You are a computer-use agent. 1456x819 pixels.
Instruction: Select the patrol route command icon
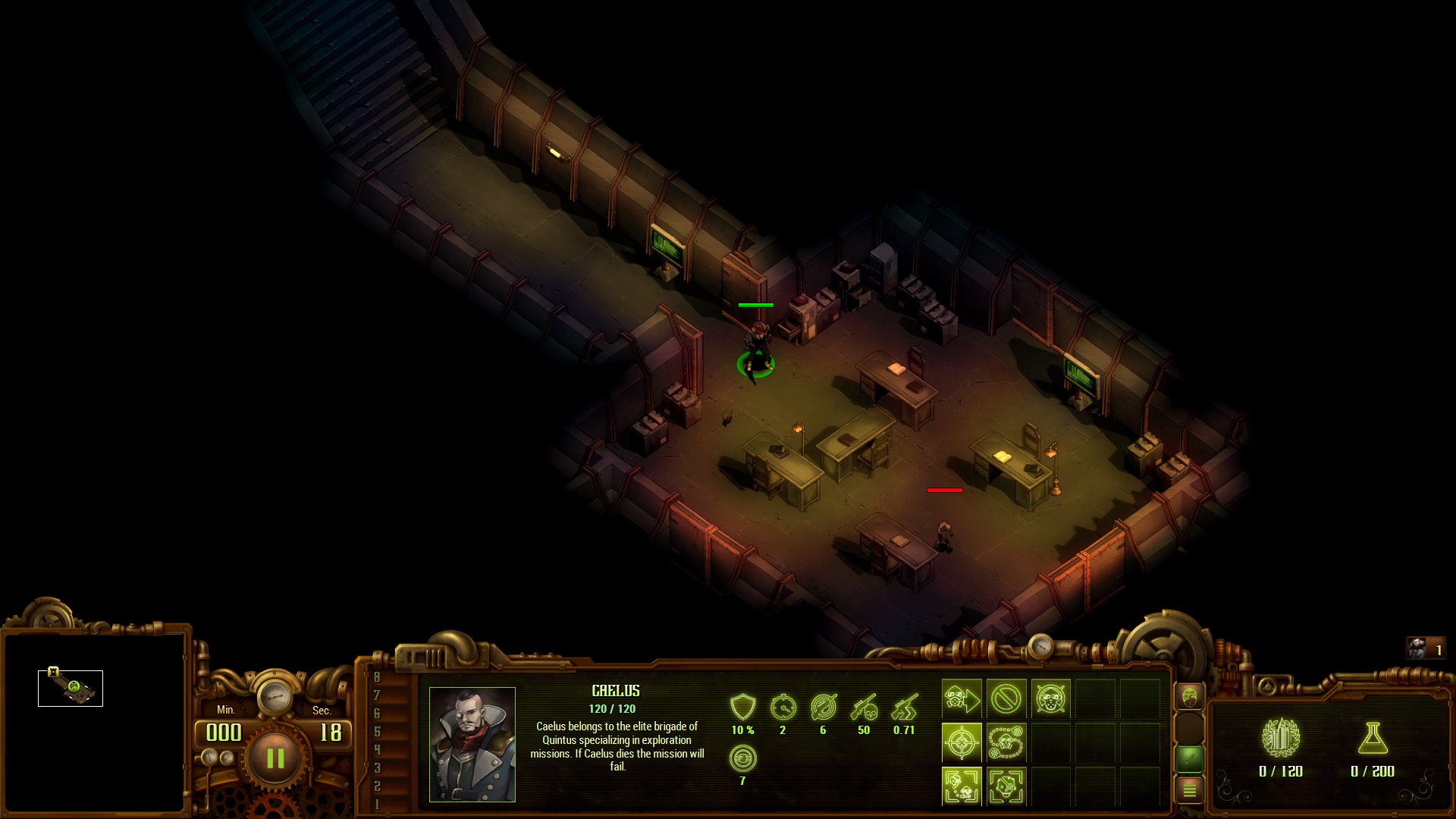tap(1006, 742)
